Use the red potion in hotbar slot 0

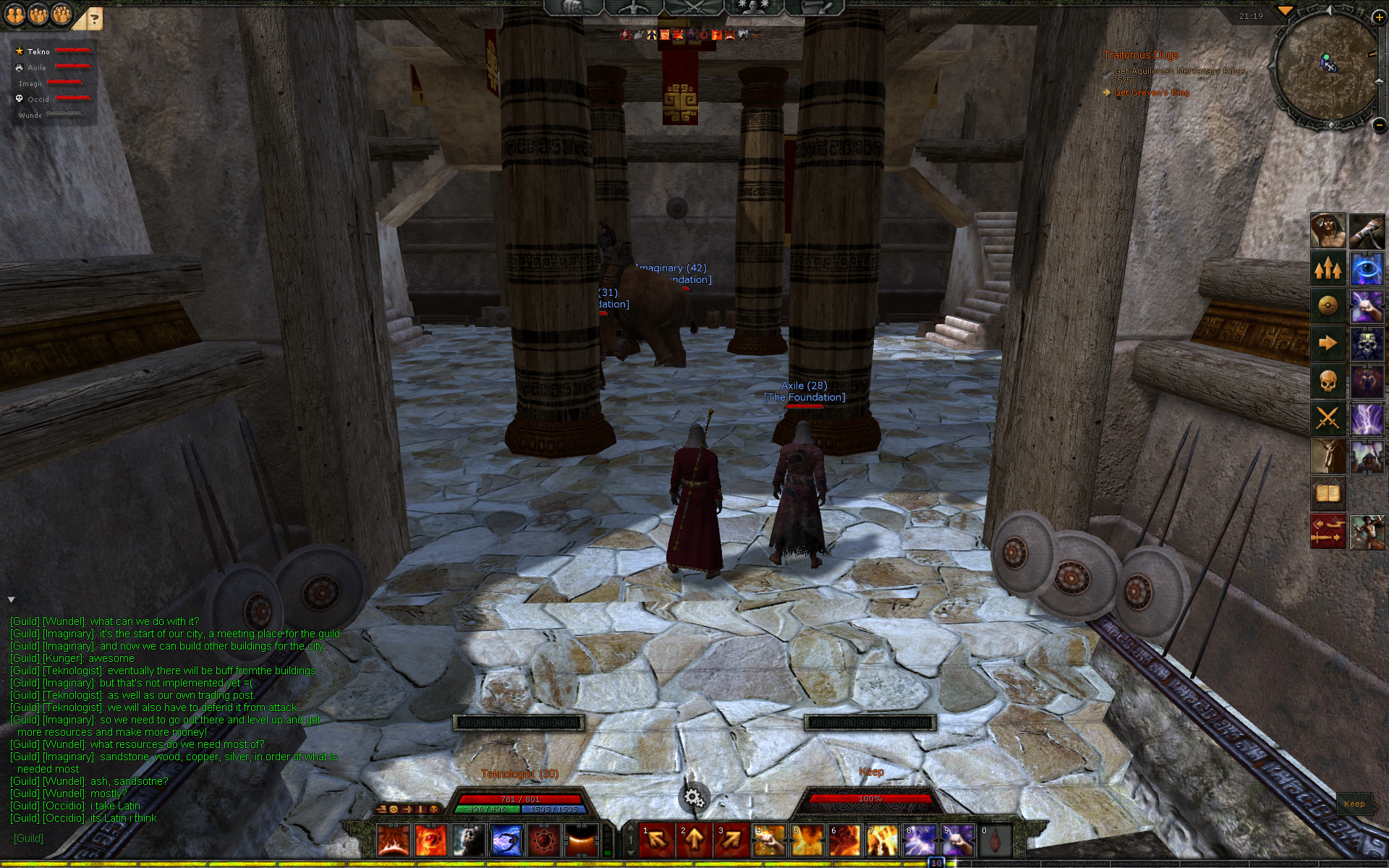[x=995, y=841]
